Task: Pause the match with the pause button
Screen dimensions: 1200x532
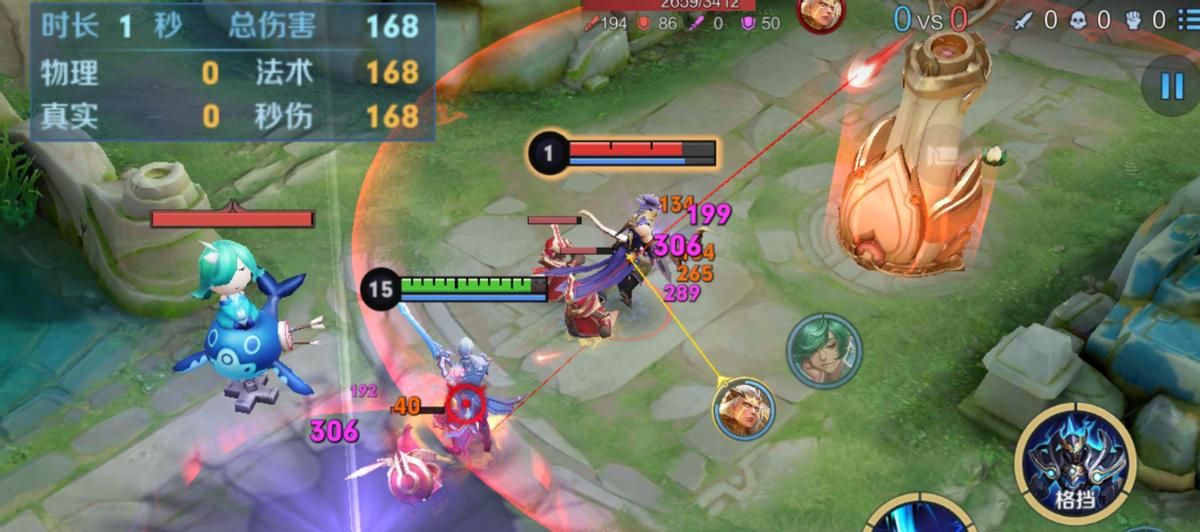Action: 1171,86
